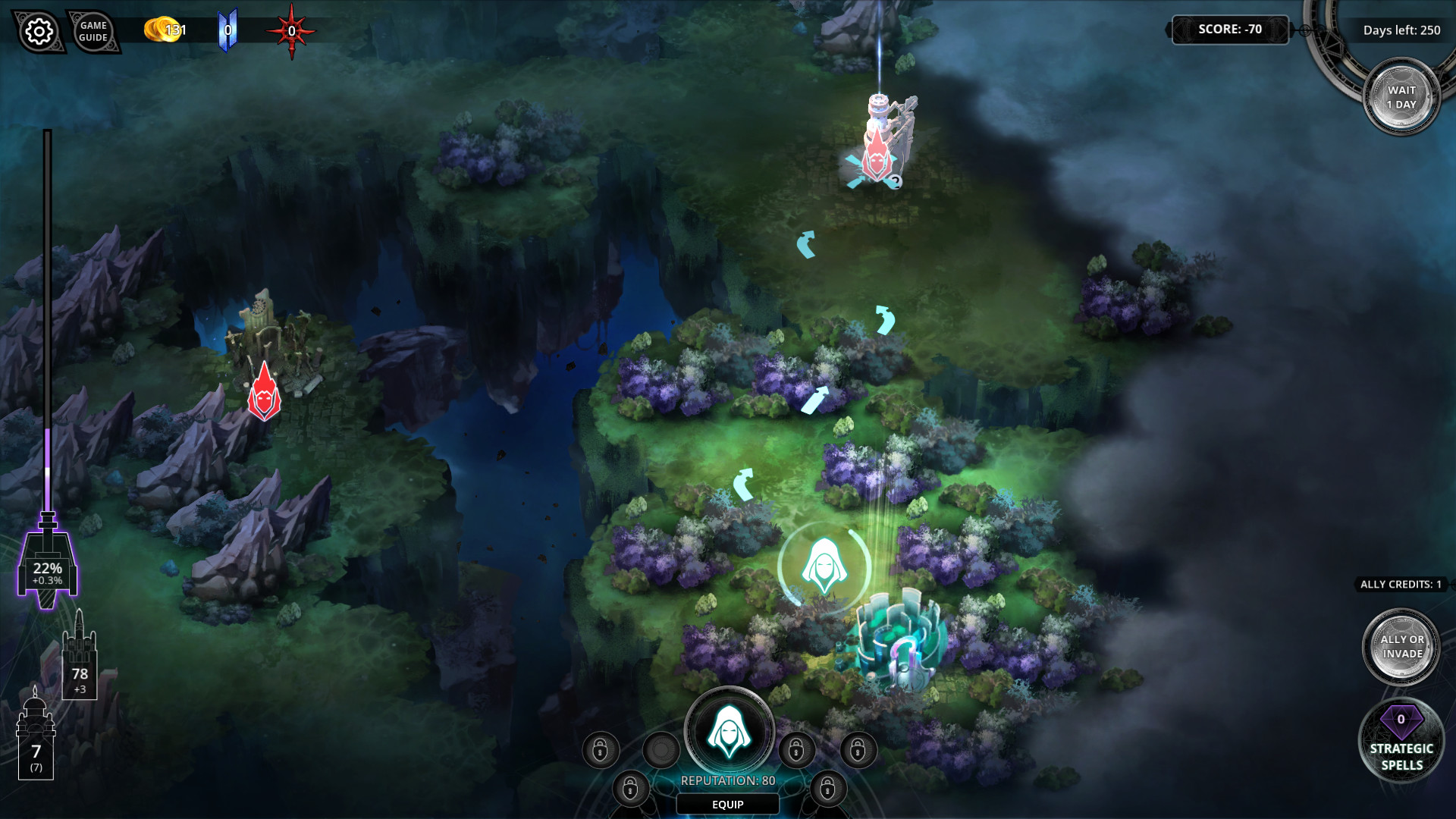Click the red star resource icon

pos(292,29)
